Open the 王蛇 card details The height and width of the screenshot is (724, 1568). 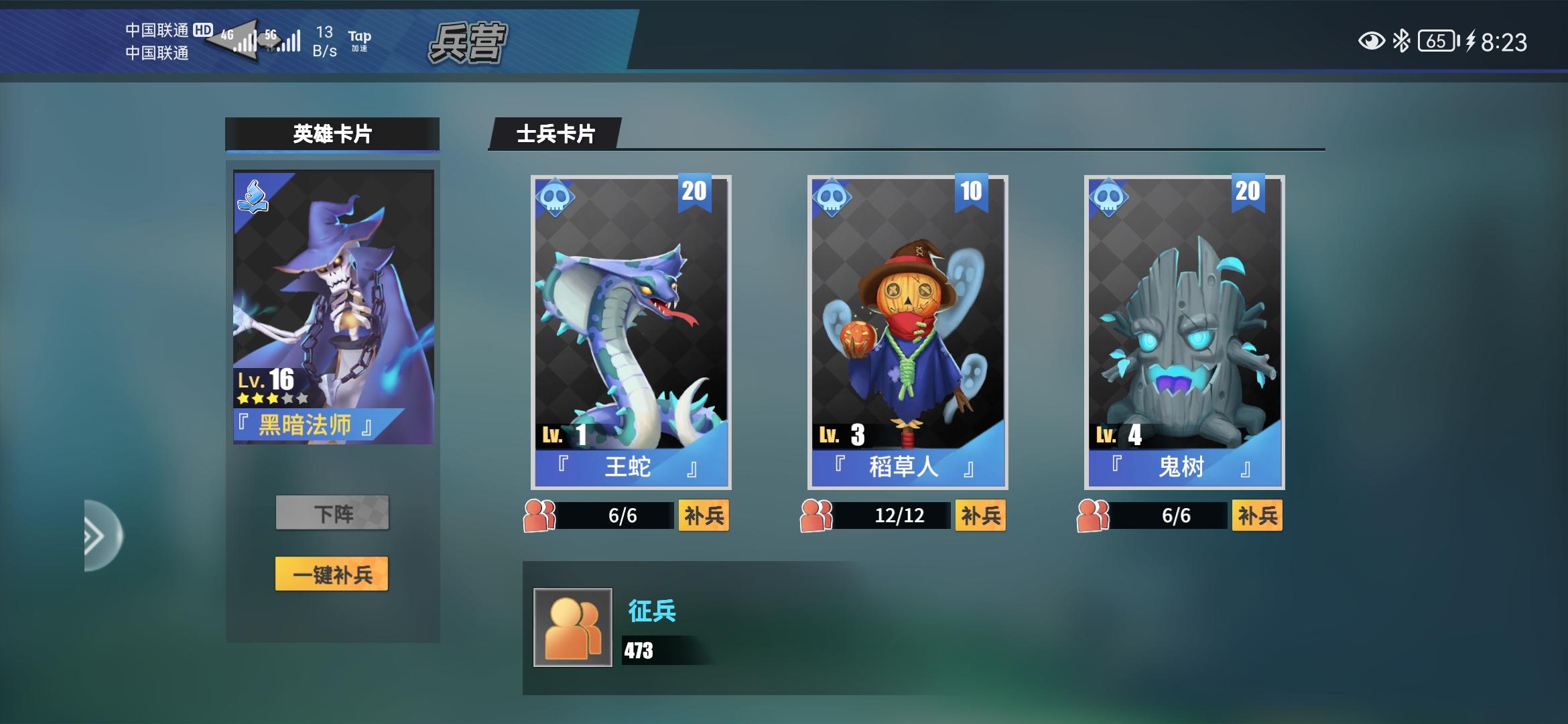629,328
